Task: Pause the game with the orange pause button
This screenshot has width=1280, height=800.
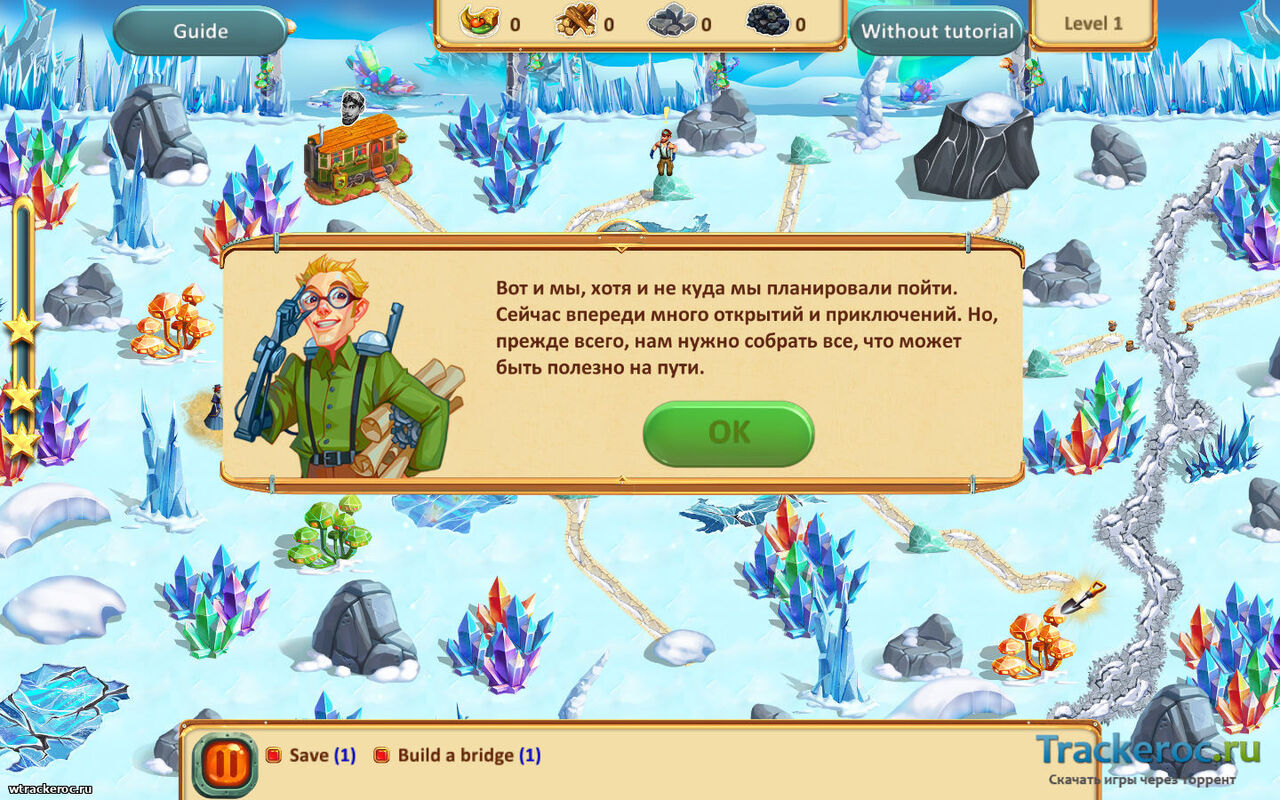Action: coord(225,765)
